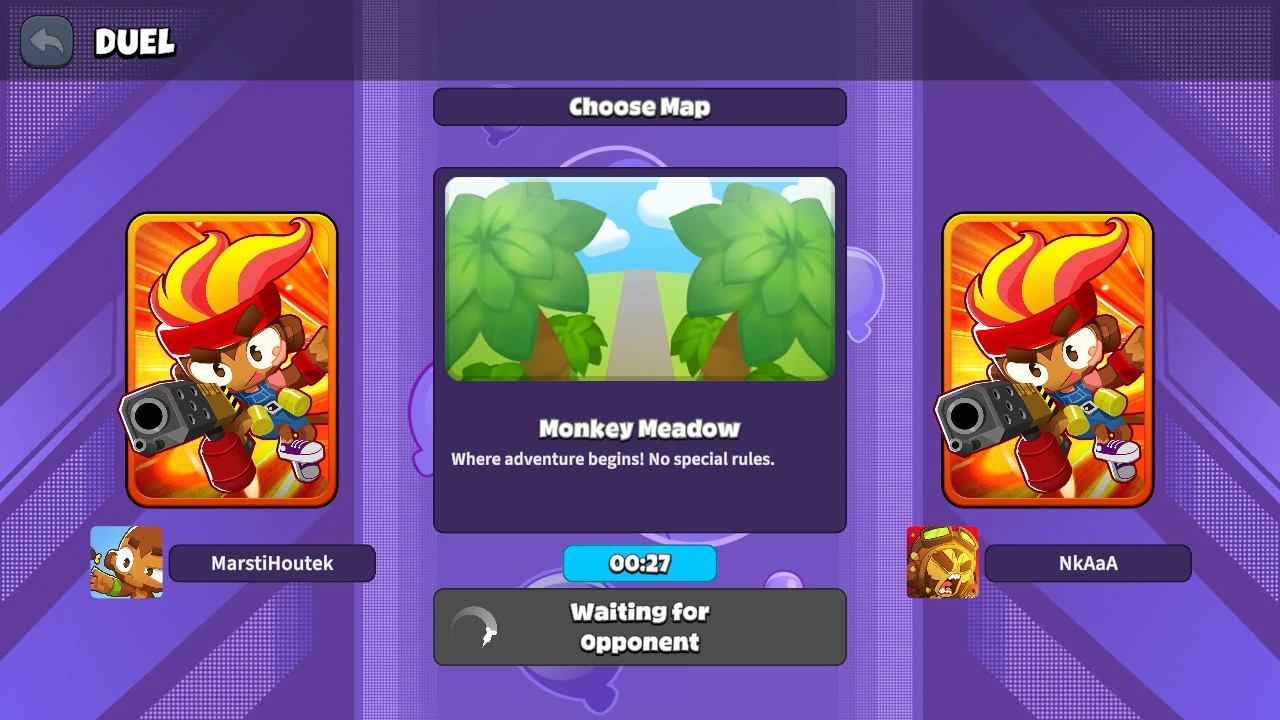The width and height of the screenshot is (1280, 720).
Task: Click the DUEL title header
Action: click(133, 44)
